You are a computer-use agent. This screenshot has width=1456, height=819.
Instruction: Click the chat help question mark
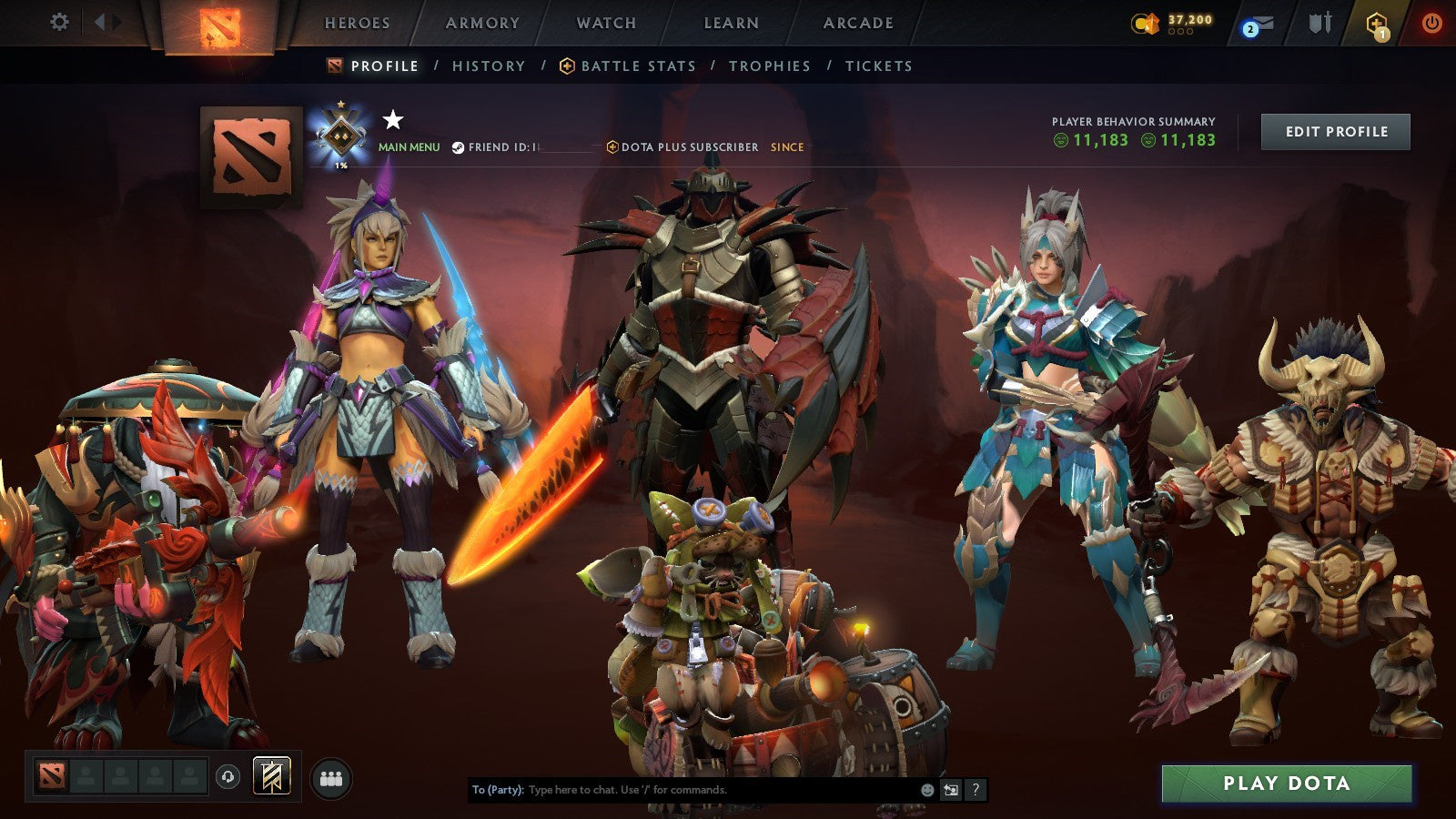point(976,791)
